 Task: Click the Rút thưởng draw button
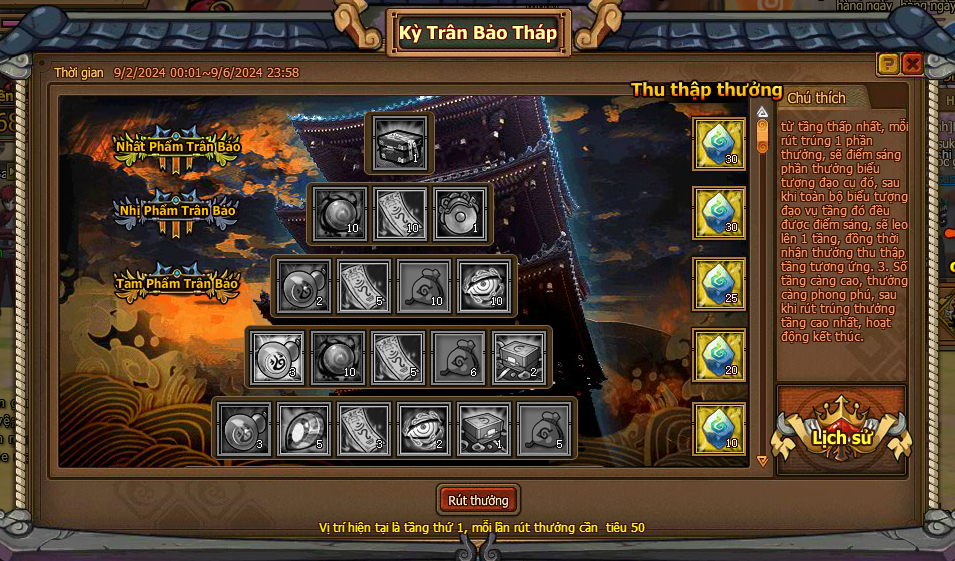pyautogui.click(x=478, y=500)
